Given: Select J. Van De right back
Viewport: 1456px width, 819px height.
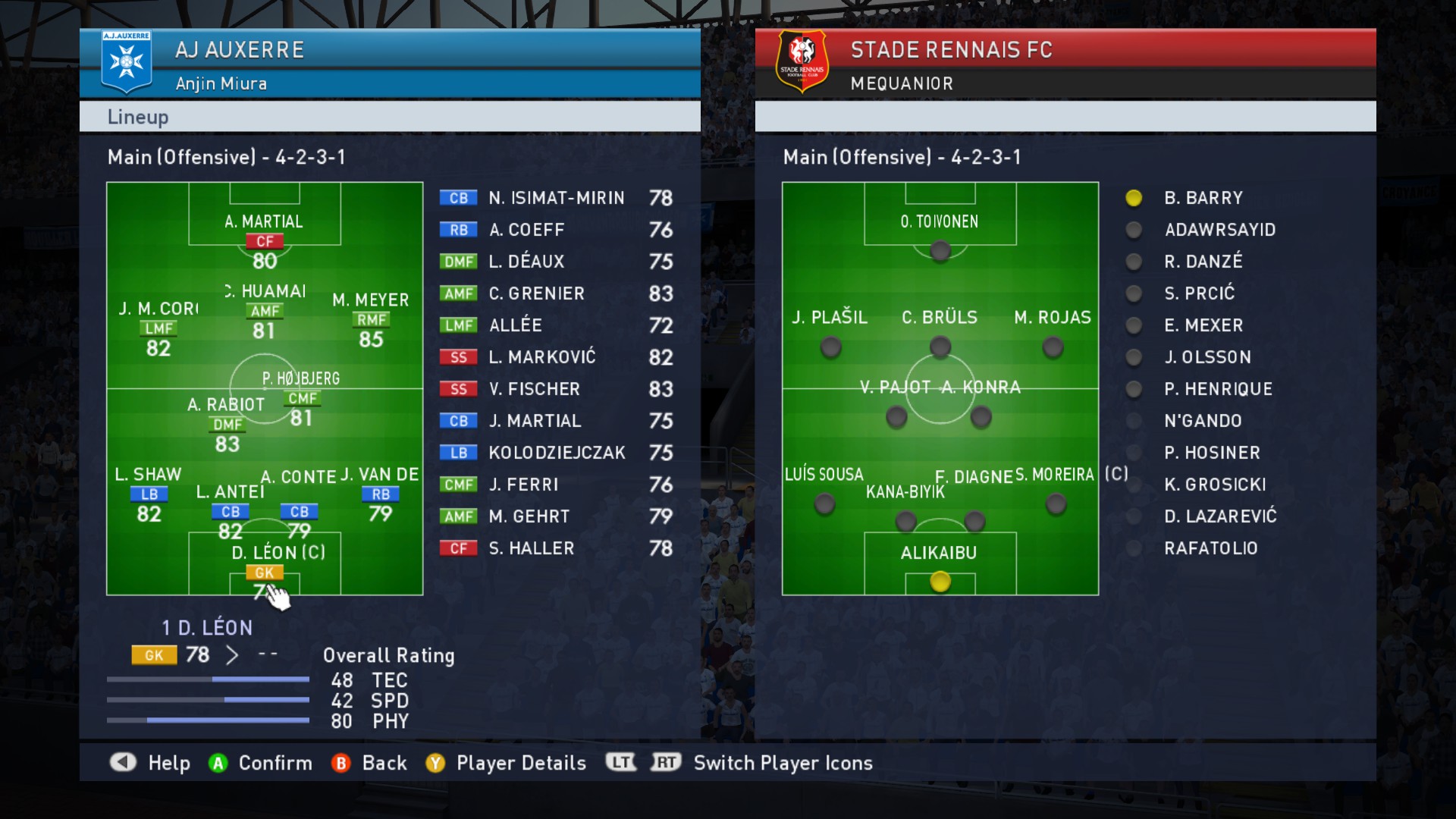Looking at the screenshot, I should 380,494.
